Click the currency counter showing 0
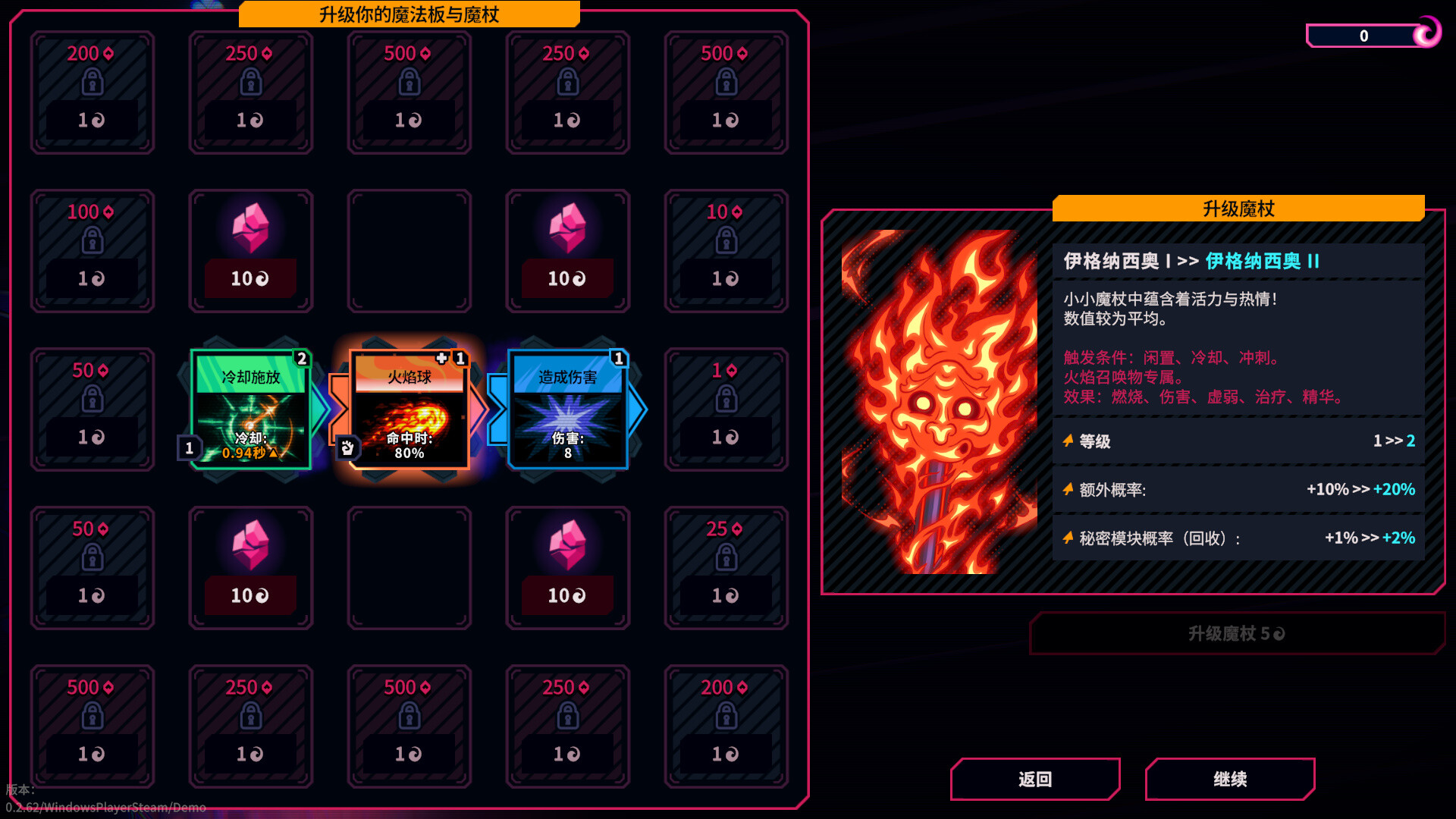The width and height of the screenshot is (1456, 819). (x=1363, y=36)
